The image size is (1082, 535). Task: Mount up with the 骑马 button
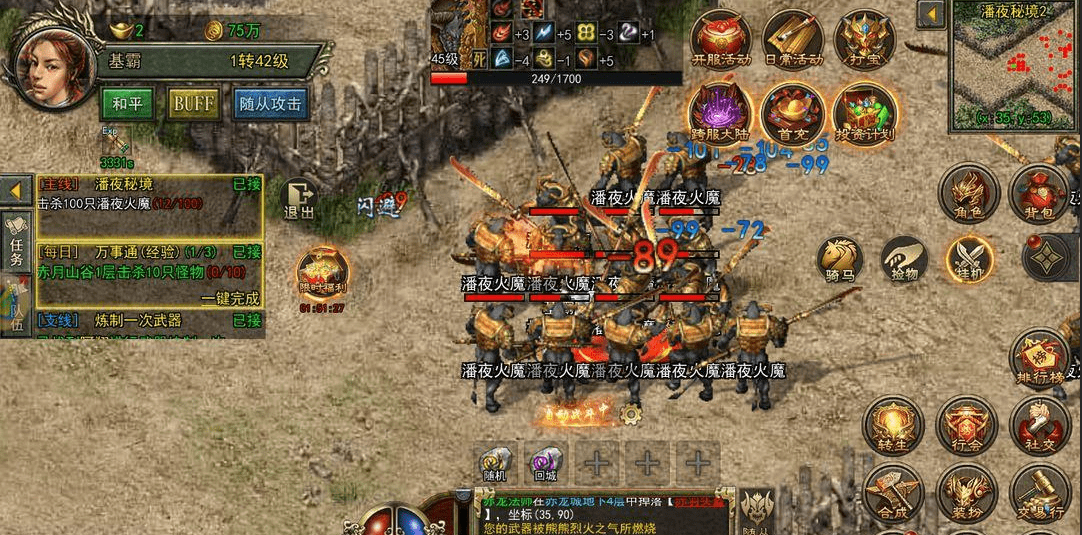point(840,261)
